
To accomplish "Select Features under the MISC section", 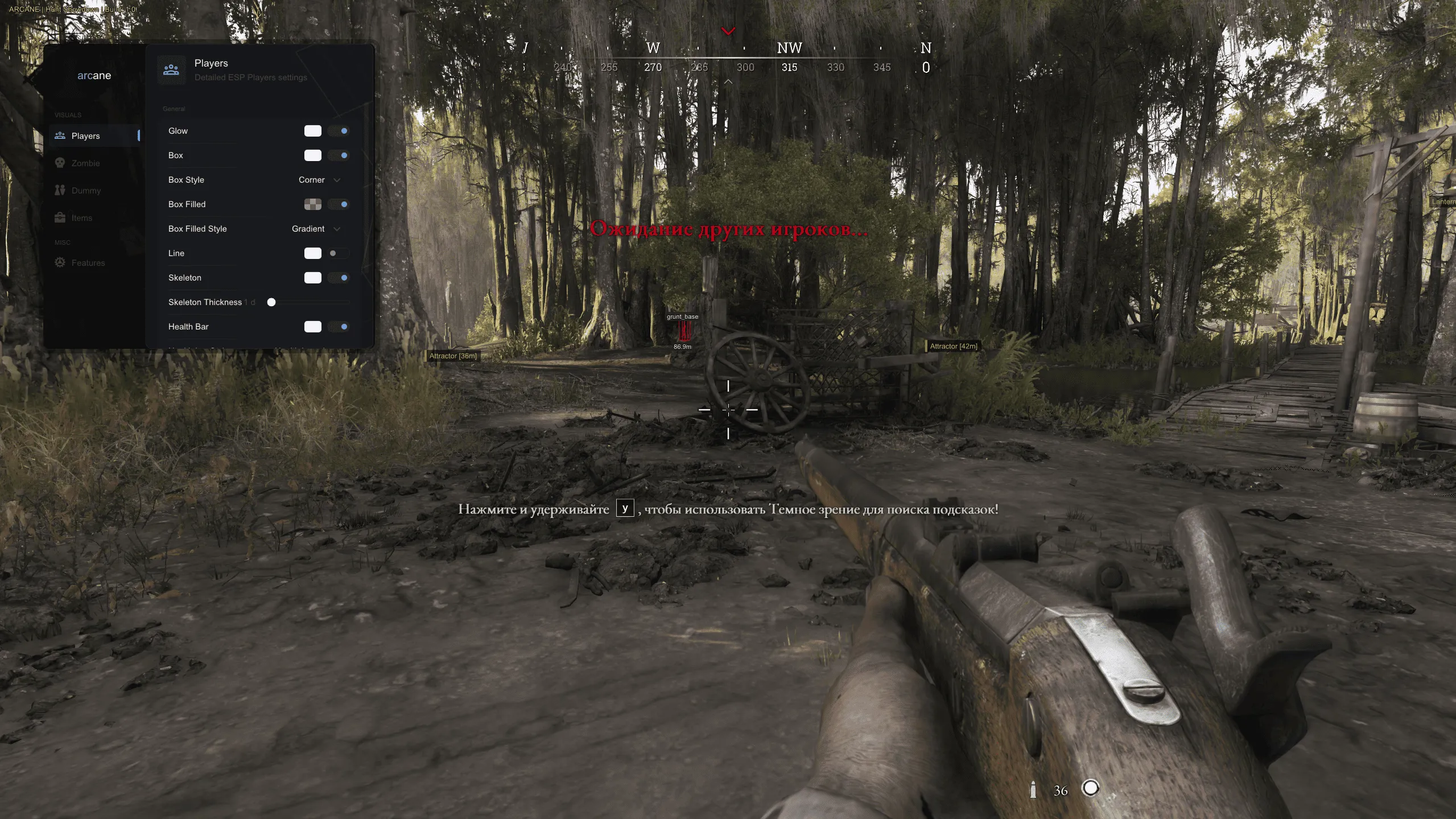I will pos(88,262).
